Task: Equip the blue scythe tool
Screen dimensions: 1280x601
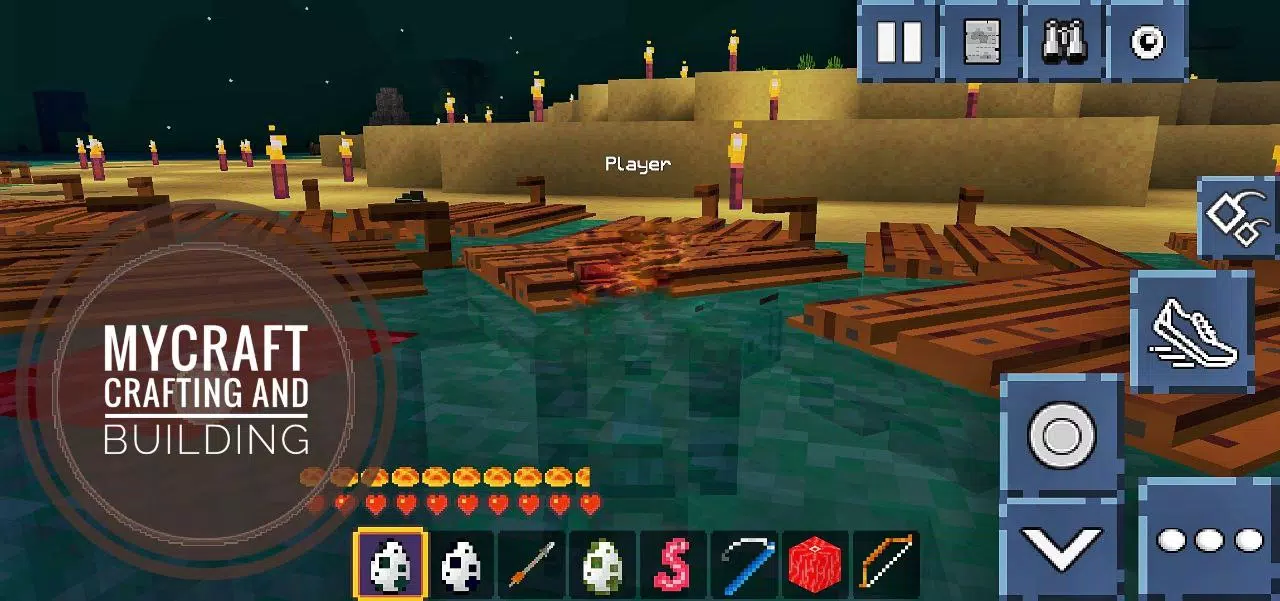Action: [745, 565]
